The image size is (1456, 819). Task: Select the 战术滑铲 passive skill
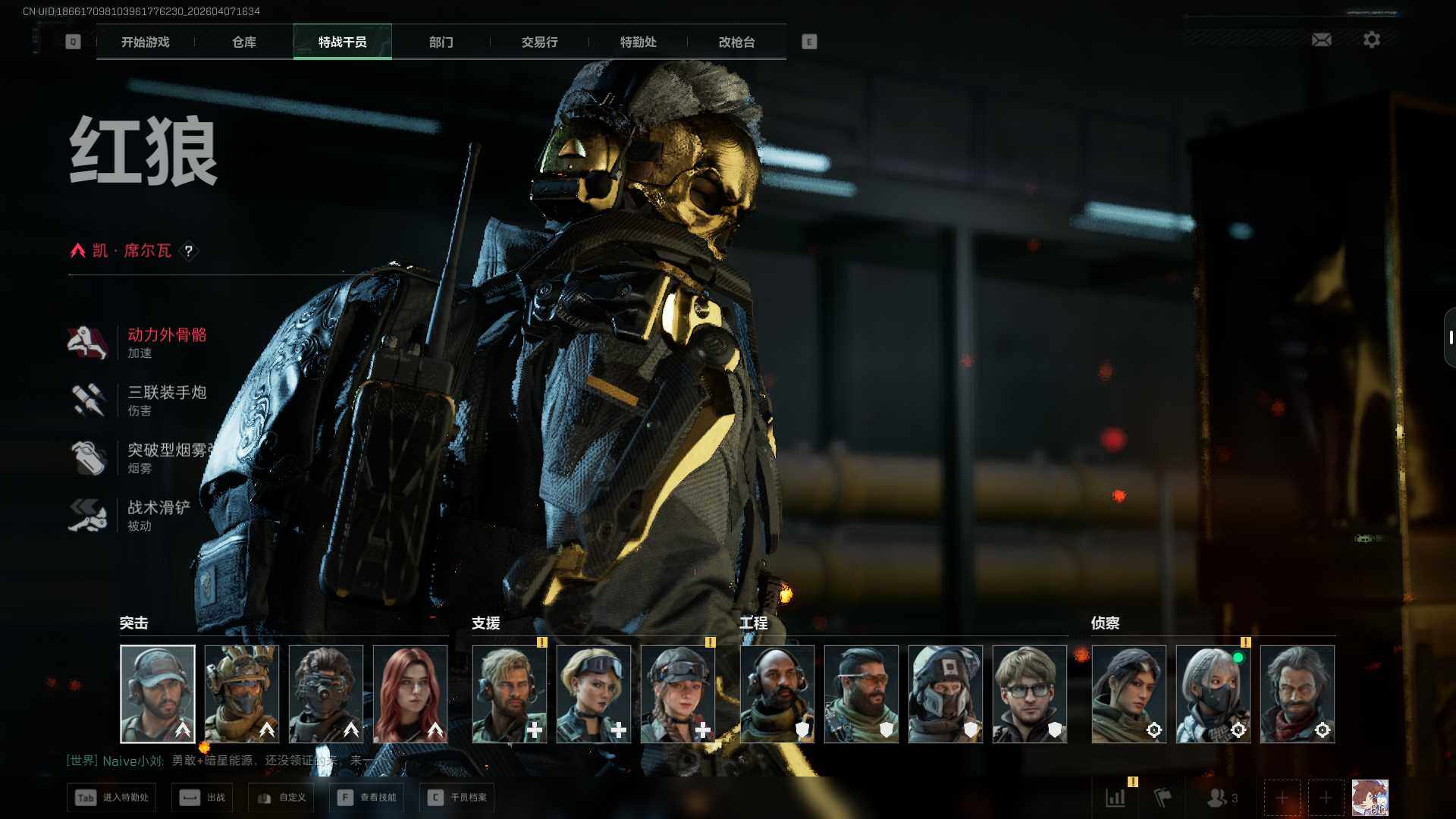click(x=158, y=516)
